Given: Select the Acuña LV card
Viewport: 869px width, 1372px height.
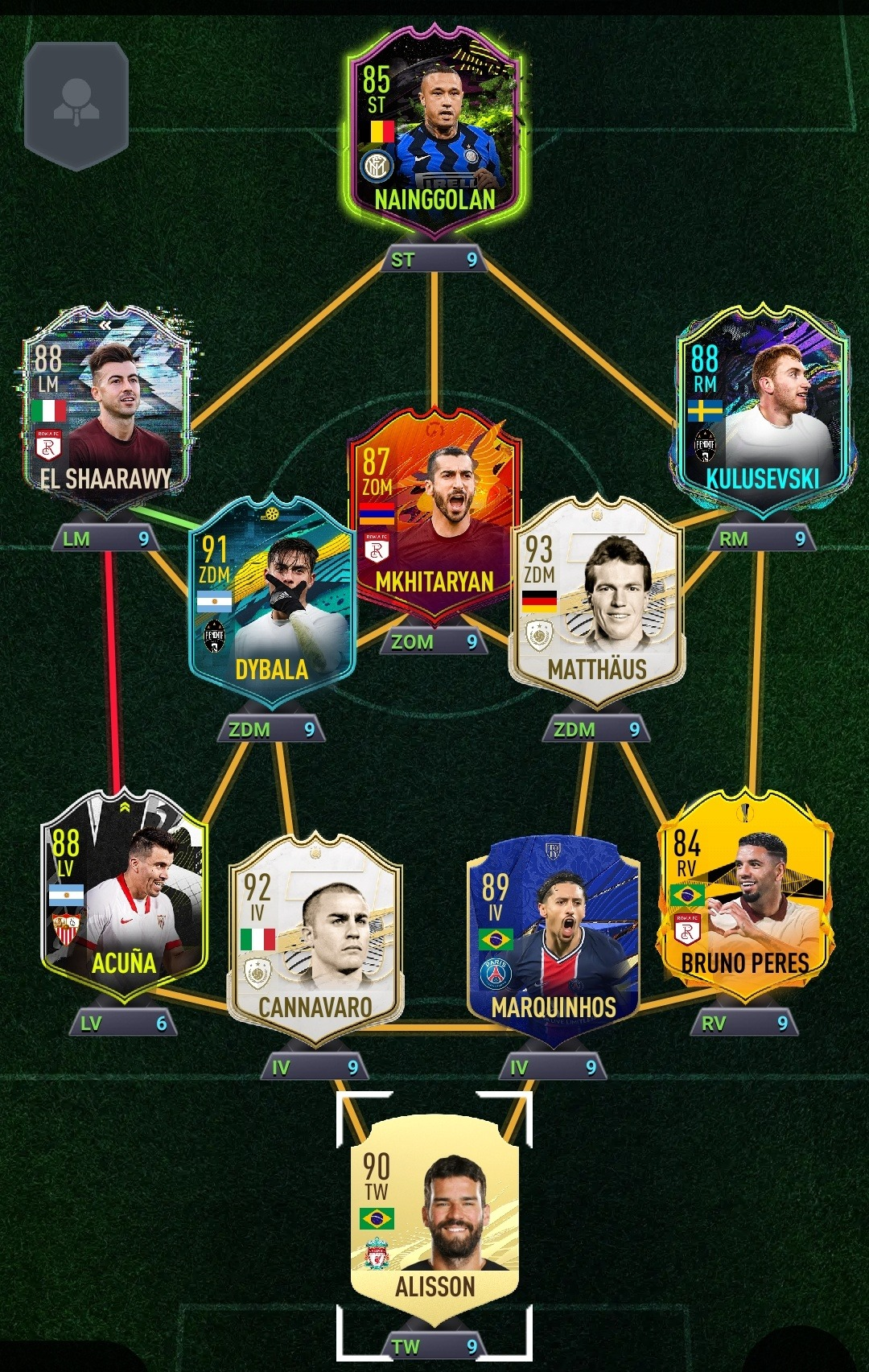Looking at the screenshot, I should [123, 893].
